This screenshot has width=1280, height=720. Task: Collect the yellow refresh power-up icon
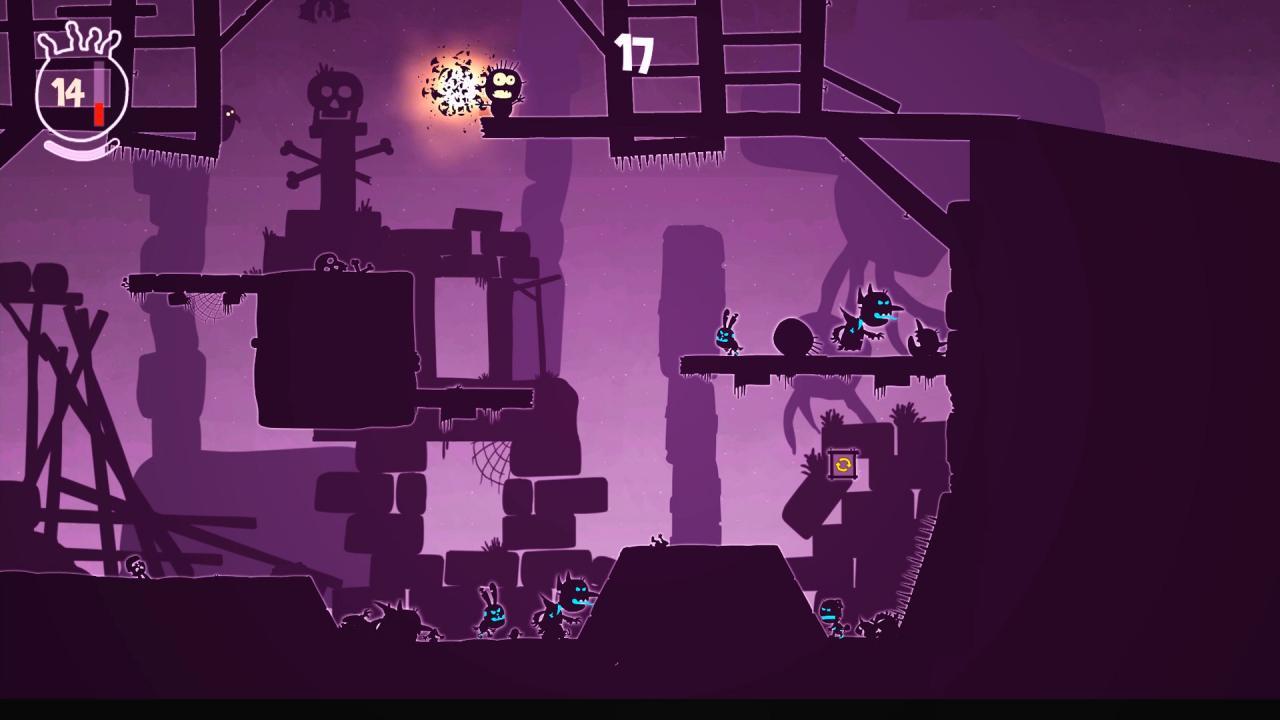point(841,466)
